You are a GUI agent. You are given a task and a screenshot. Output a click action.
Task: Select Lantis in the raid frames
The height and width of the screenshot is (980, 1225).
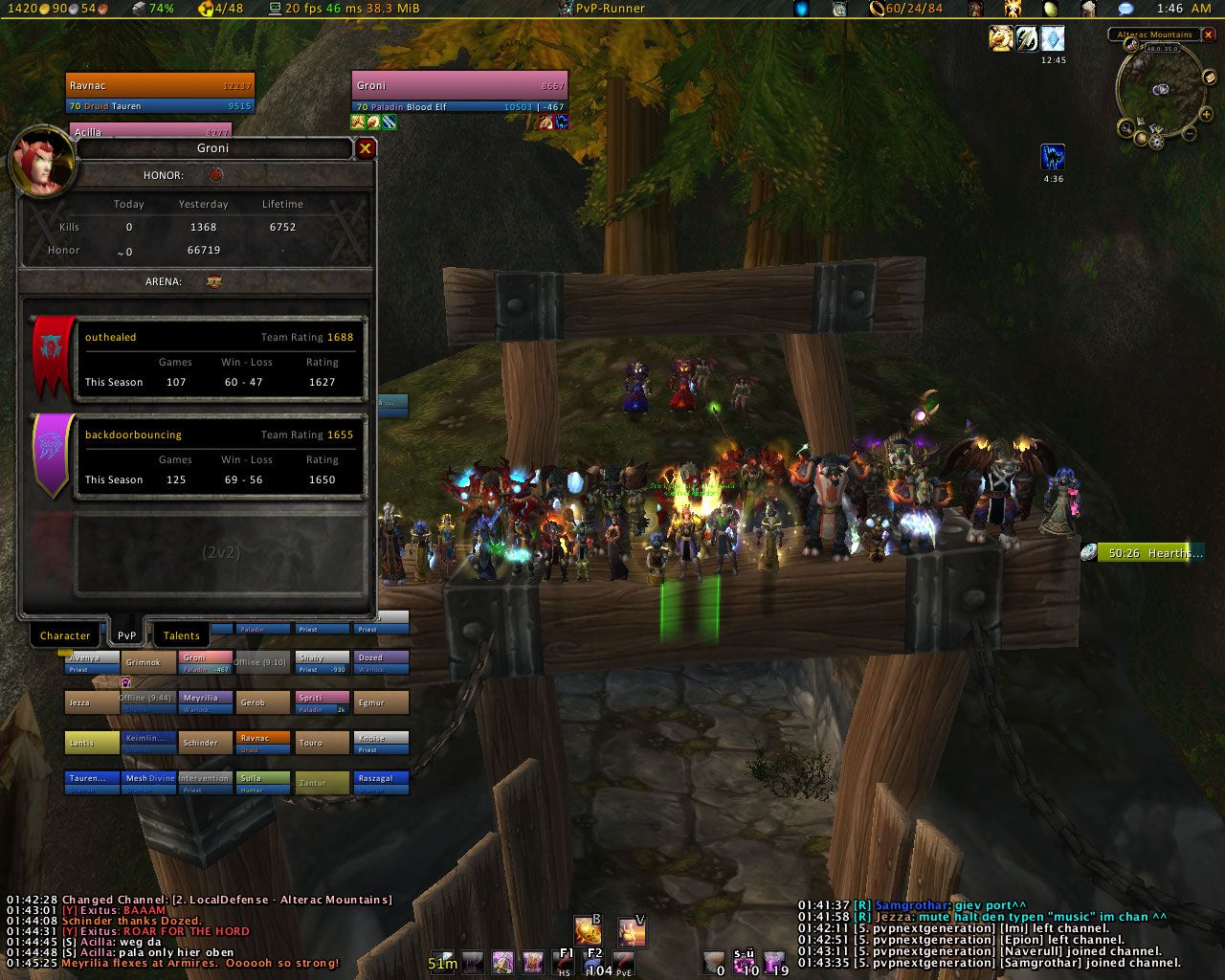(92, 743)
